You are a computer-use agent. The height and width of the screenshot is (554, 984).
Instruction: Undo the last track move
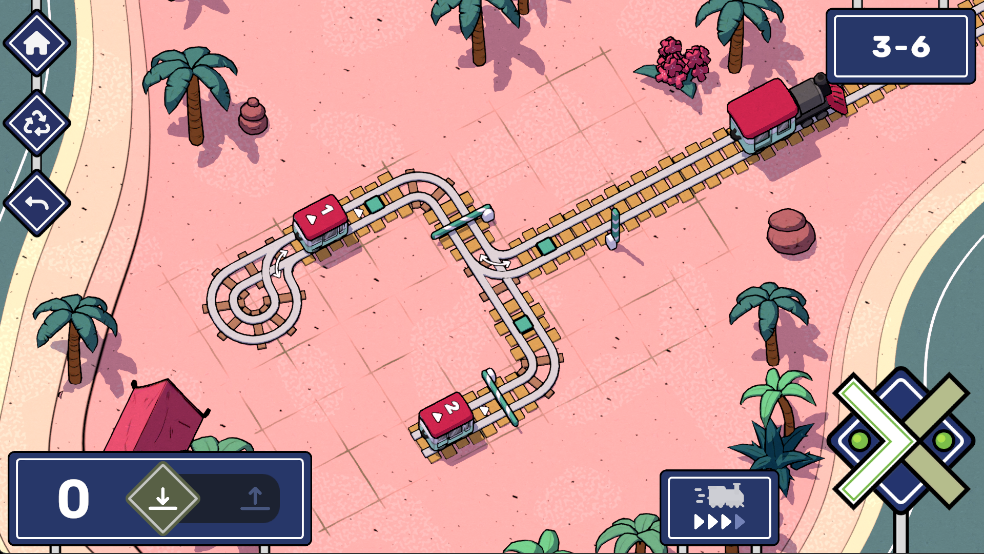(37, 203)
